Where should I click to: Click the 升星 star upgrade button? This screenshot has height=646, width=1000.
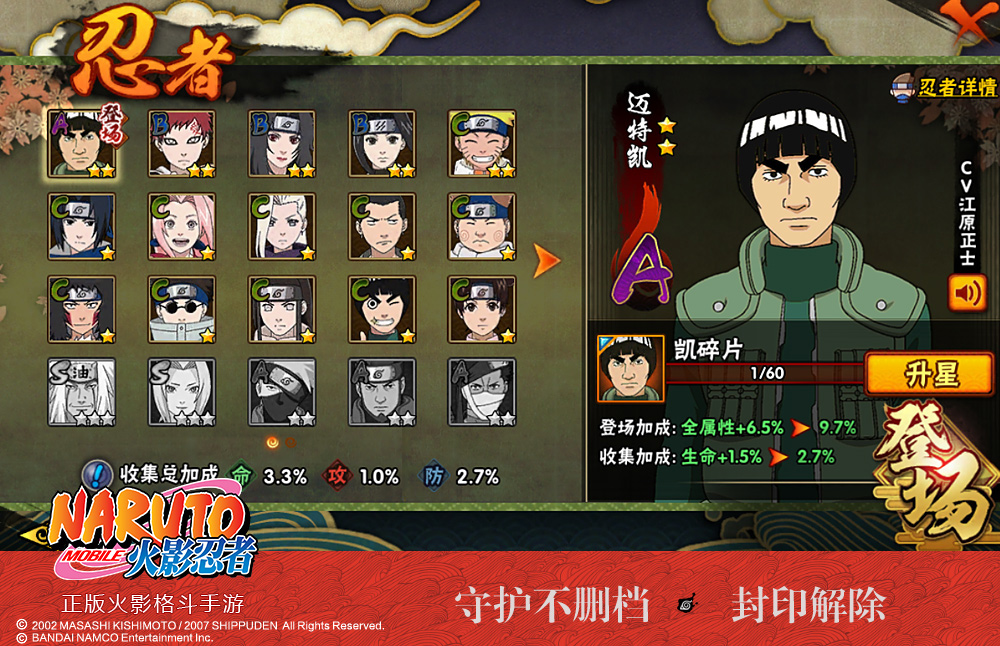tap(931, 374)
